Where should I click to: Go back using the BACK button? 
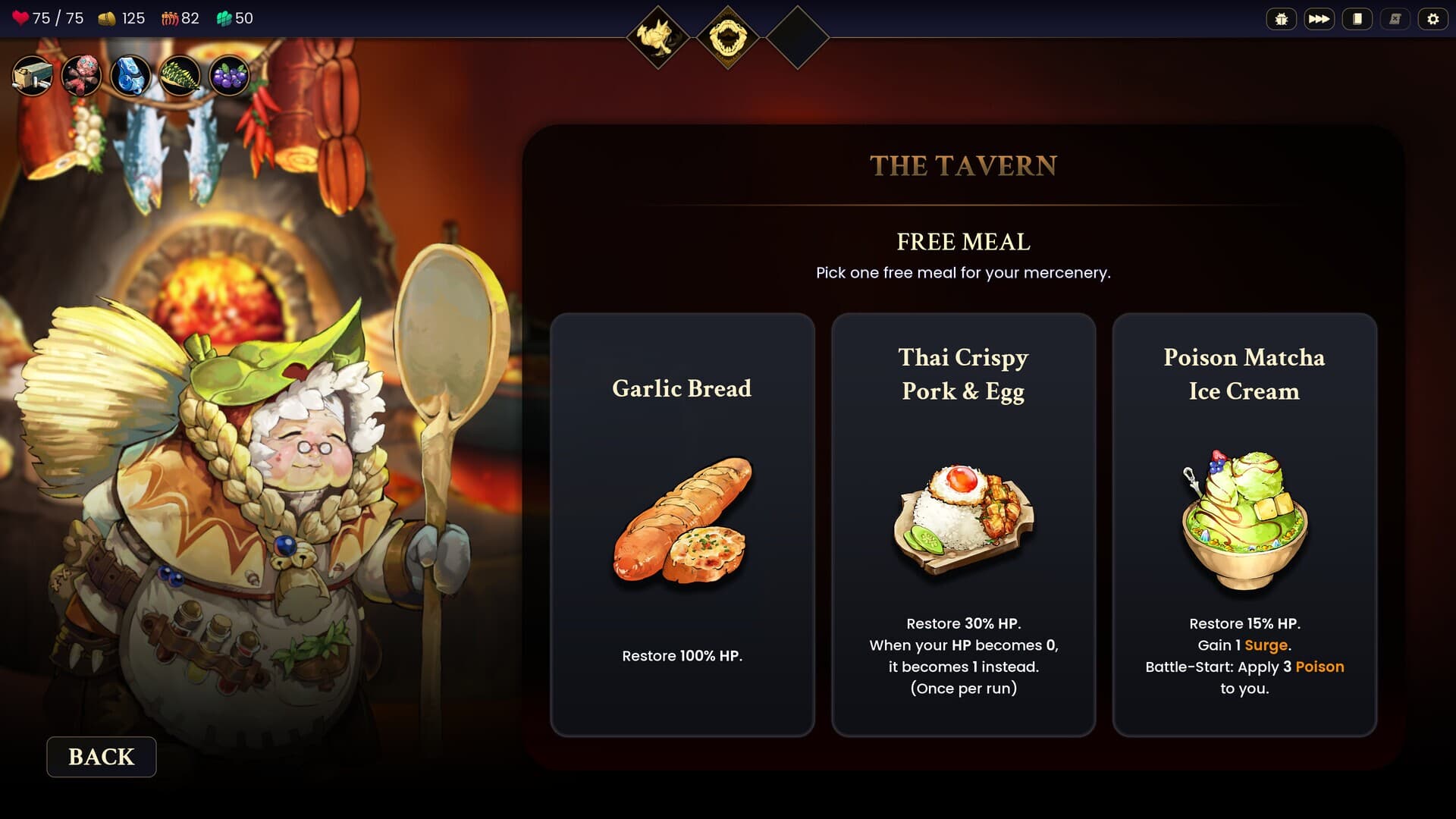click(102, 756)
